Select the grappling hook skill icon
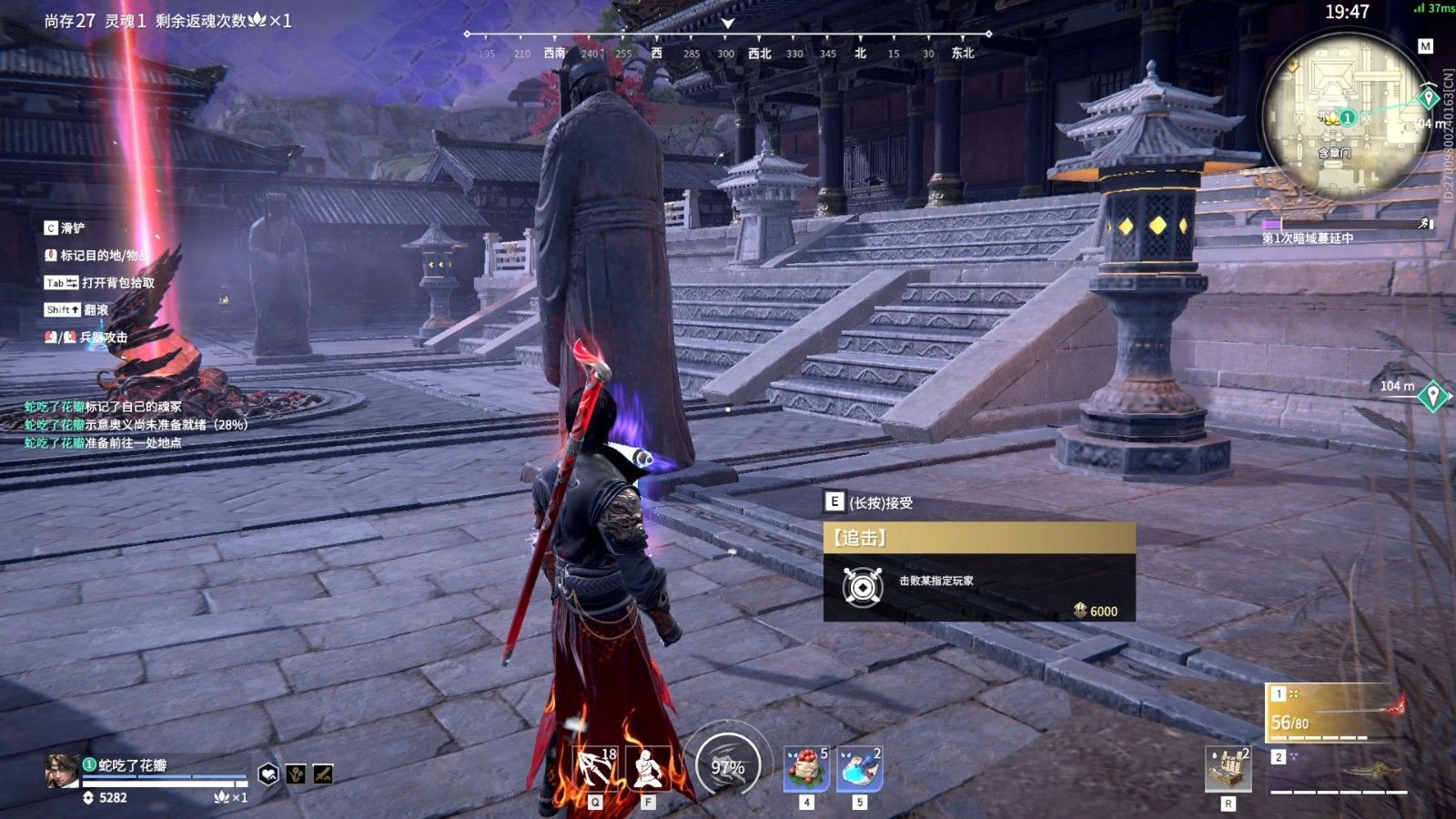This screenshot has width=1456, height=819. point(594,769)
